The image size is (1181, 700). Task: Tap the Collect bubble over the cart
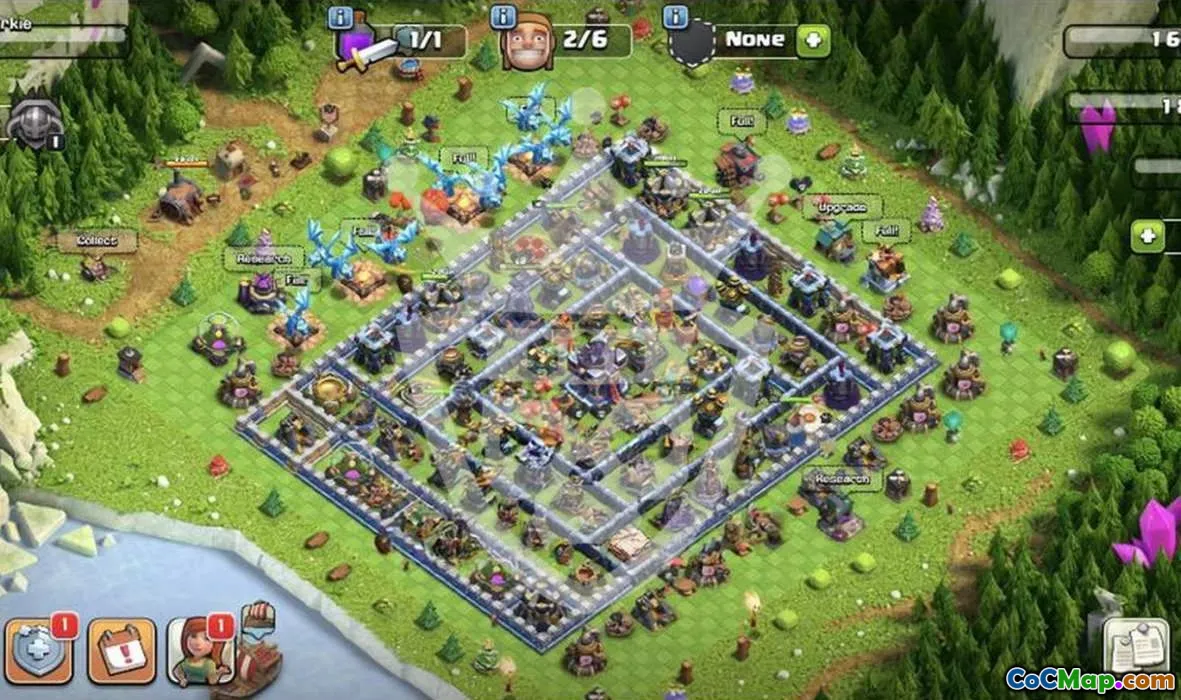pyautogui.click(x=96, y=241)
